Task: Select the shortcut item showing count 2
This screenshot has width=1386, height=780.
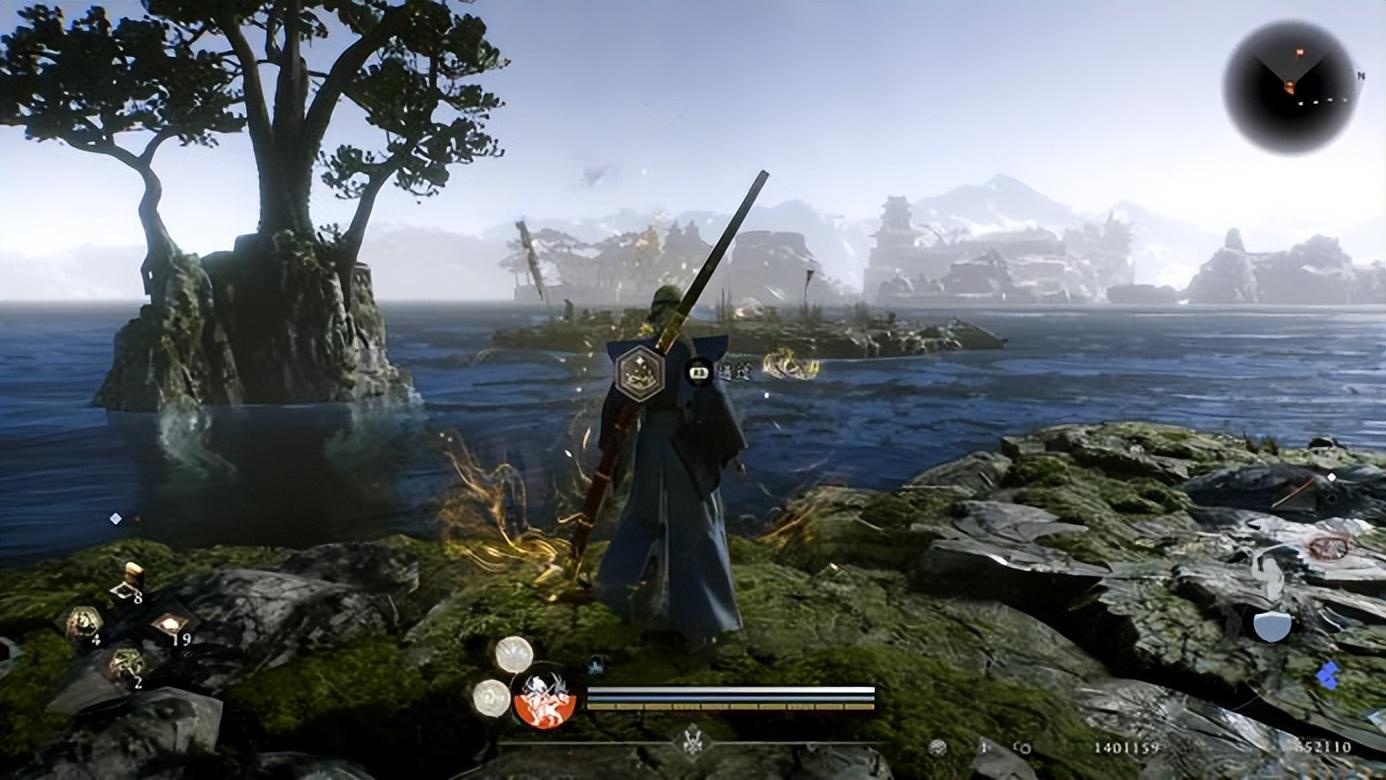Action: point(126,664)
